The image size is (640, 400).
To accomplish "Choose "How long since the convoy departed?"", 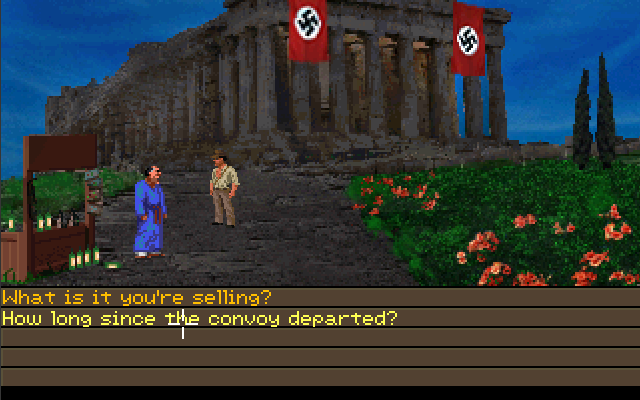I will pyautogui.click(x=200, y=318).
